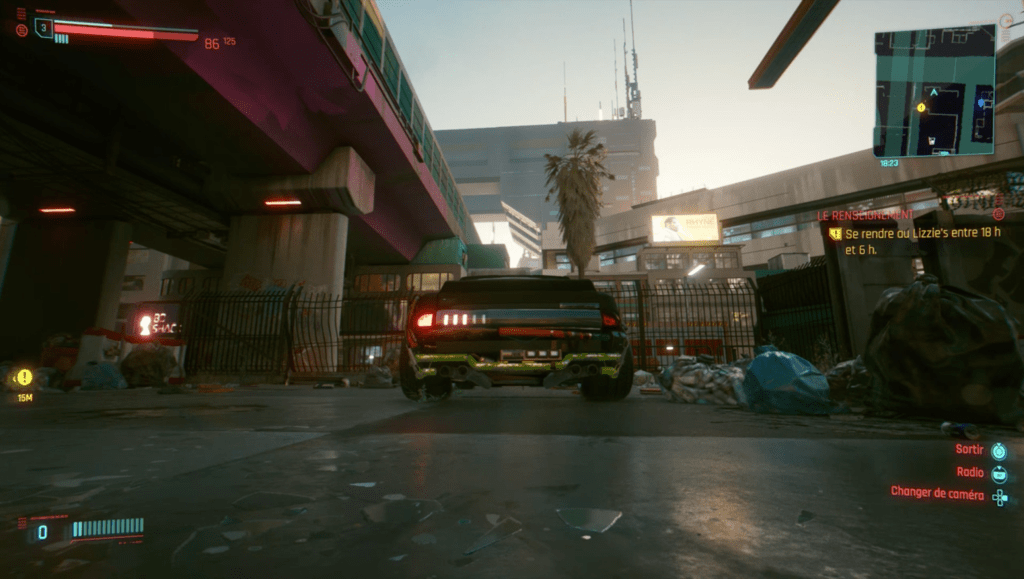Click the level 3 badge
The image size is (1024, 579).
[x=43, y=28]
